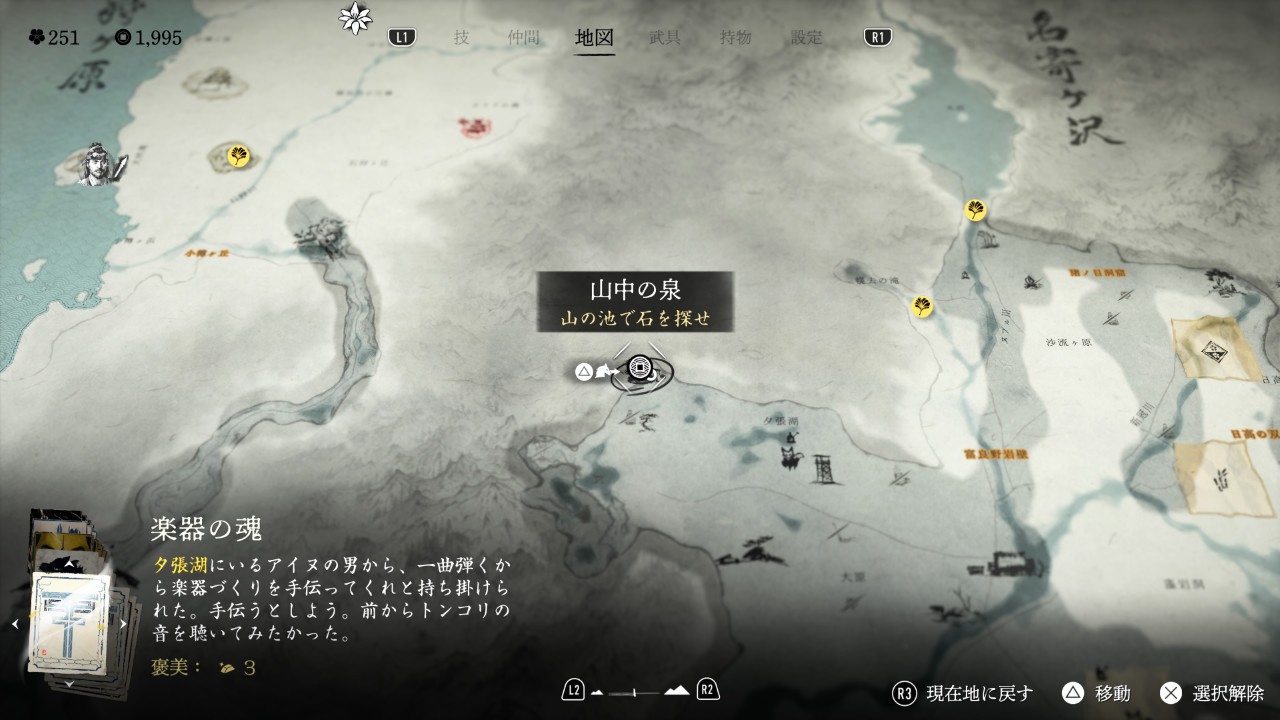Select the yellow ginkgo marker beside warrior portrait
Viewport: 1280px width, 720px height.
[x=239, y=156]
